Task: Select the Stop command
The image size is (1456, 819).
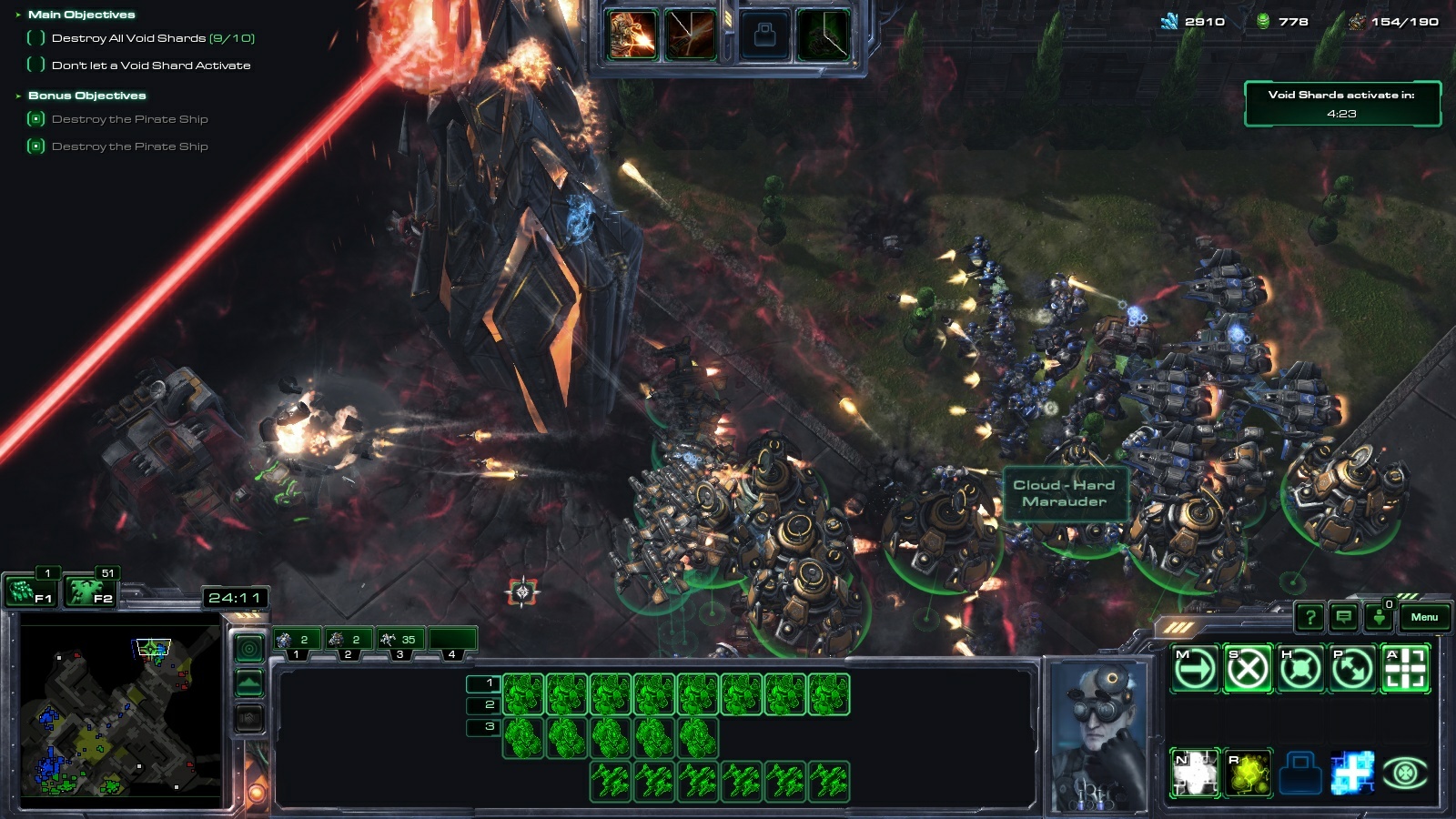Action: point(1248,670)
